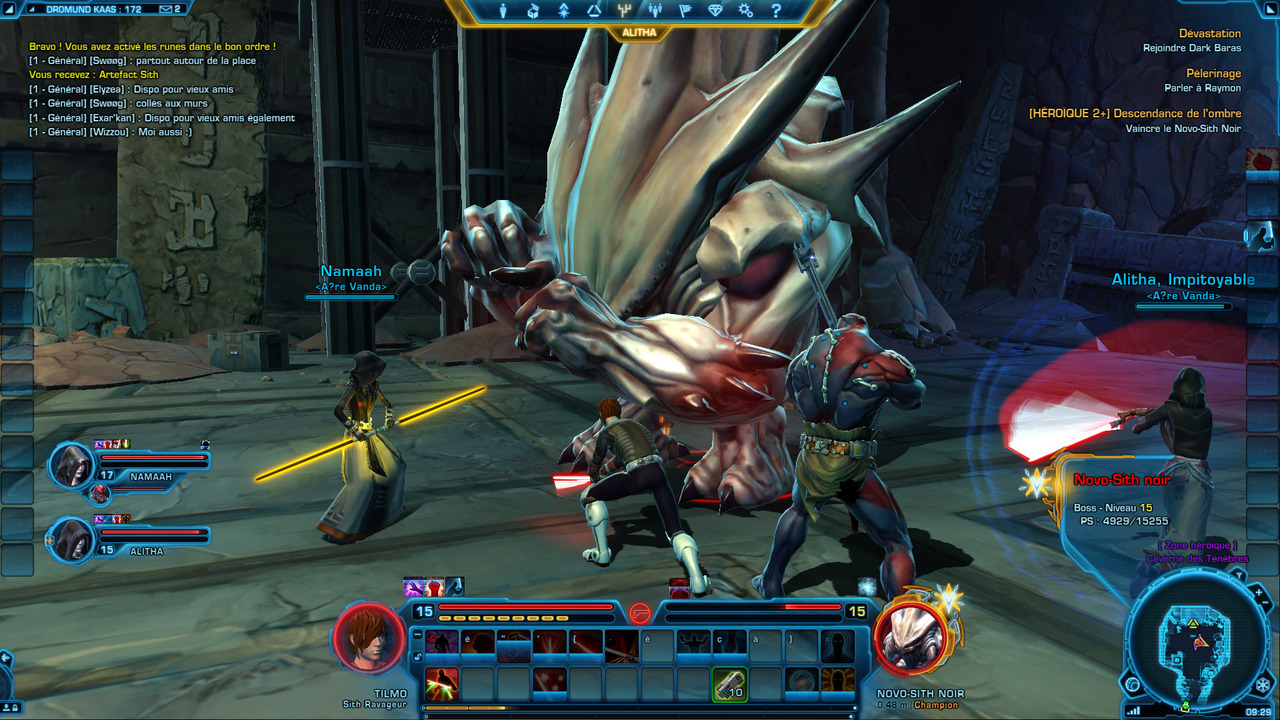Select Namaah's party frame portrait

coord(73,466)
